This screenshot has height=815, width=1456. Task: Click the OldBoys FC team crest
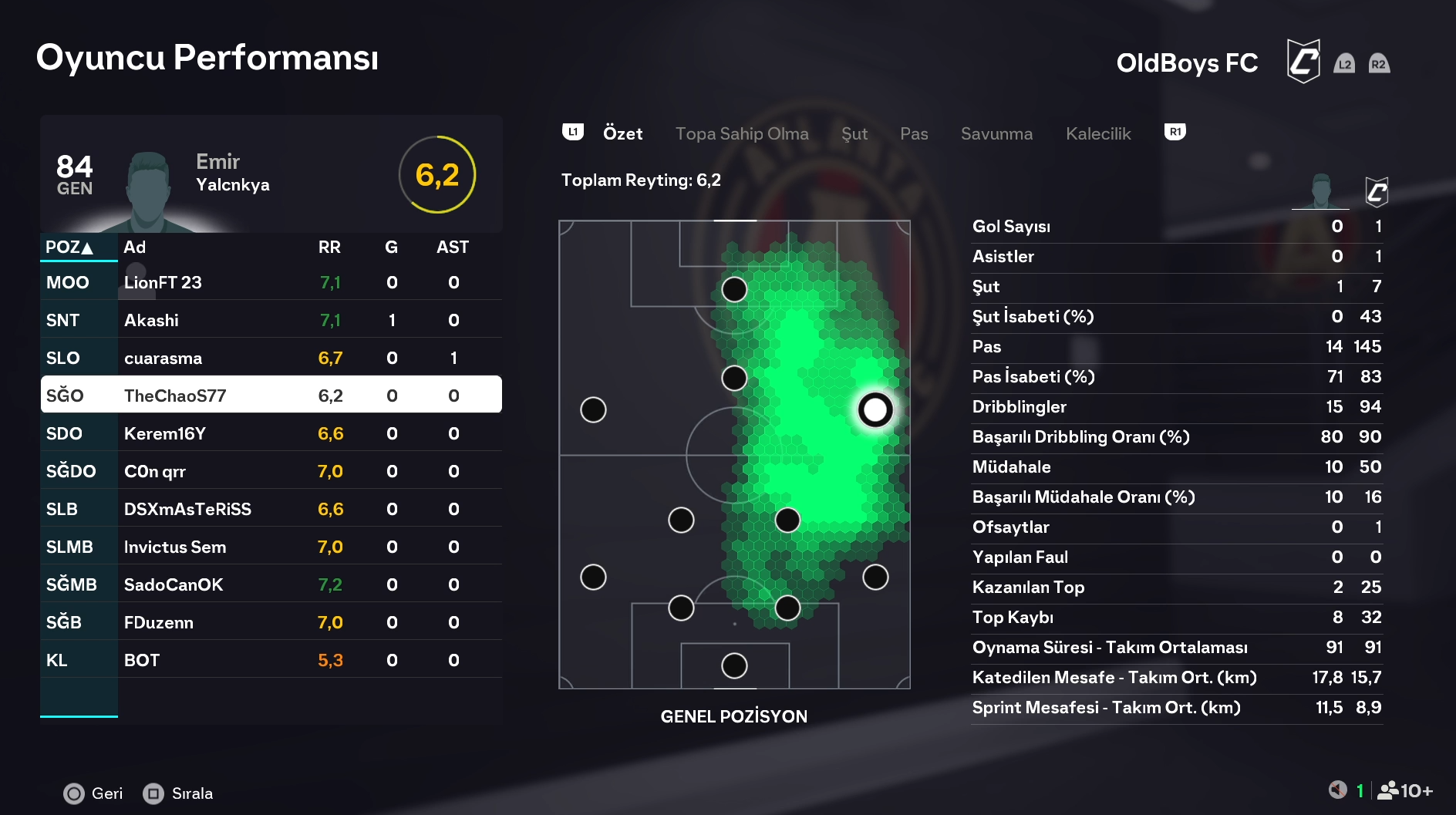click(x=1303, y=62)
